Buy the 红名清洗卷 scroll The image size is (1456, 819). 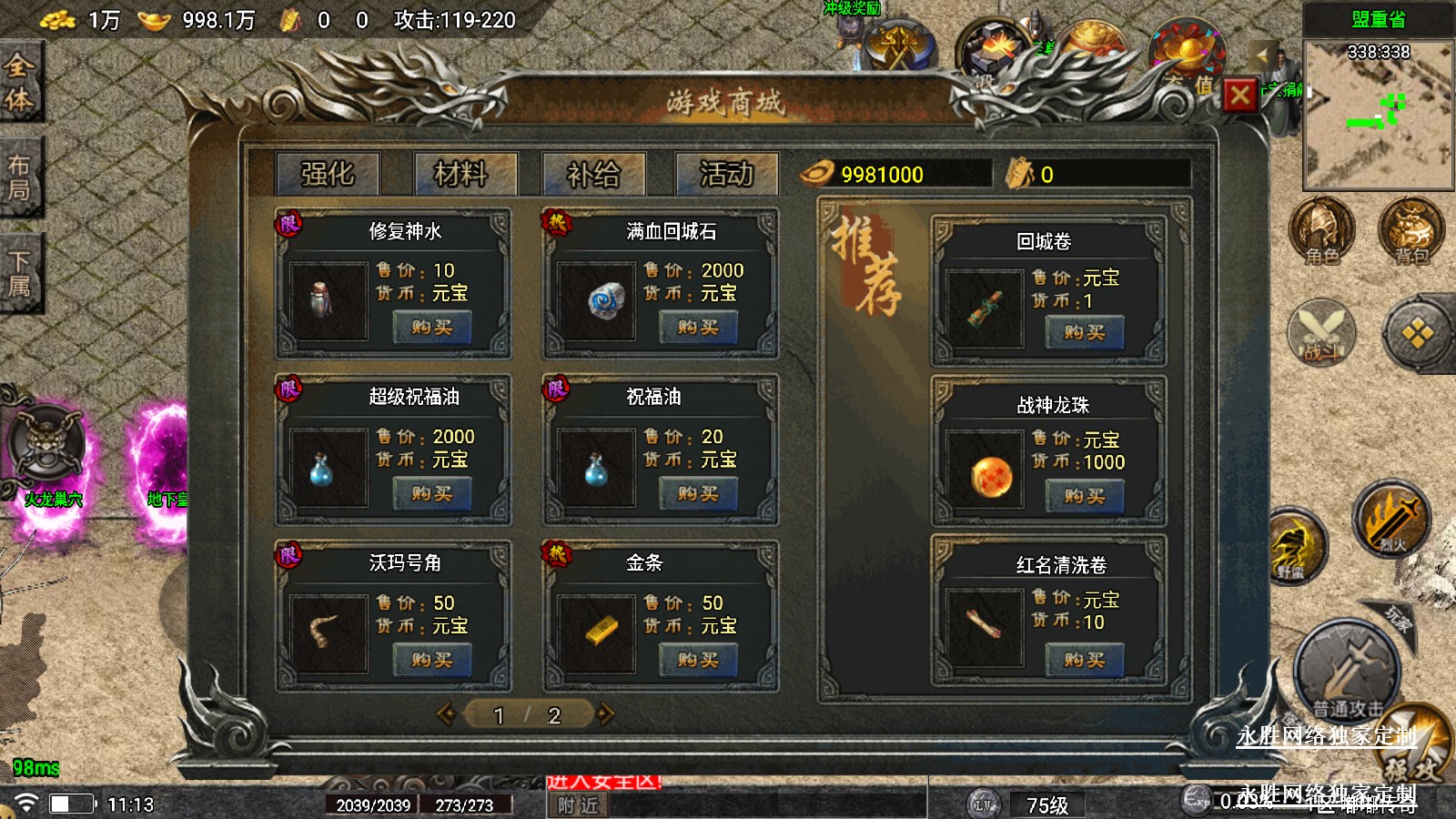click(x=1084, y=661)
